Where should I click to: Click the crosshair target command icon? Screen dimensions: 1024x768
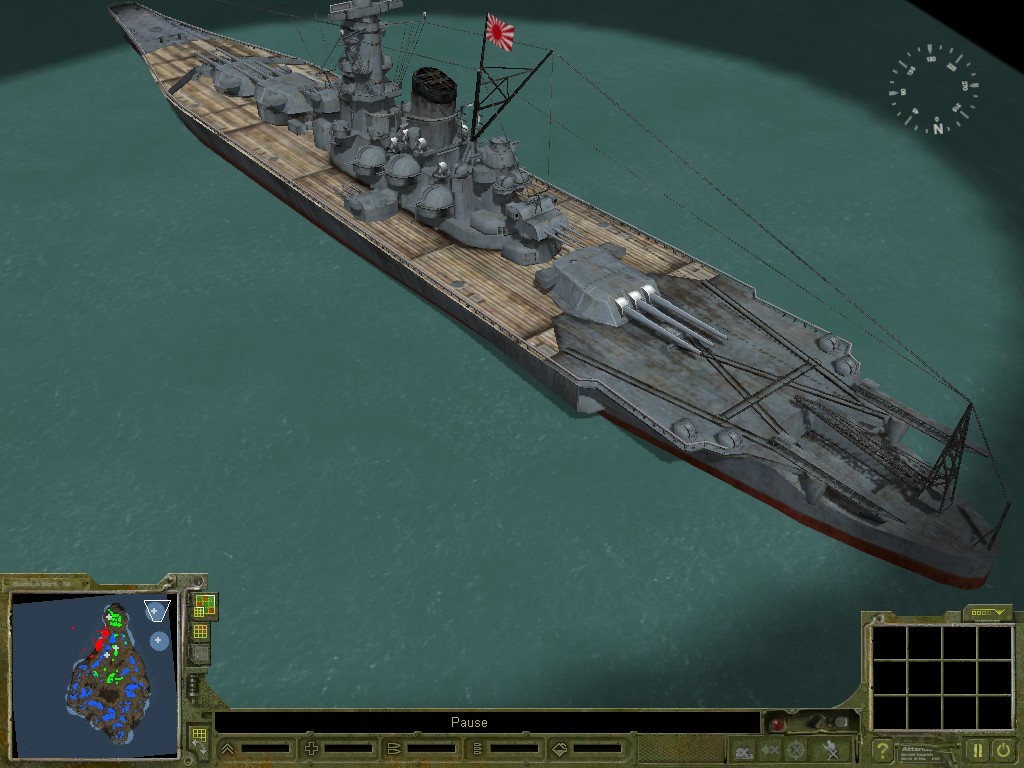pos(797,749)
